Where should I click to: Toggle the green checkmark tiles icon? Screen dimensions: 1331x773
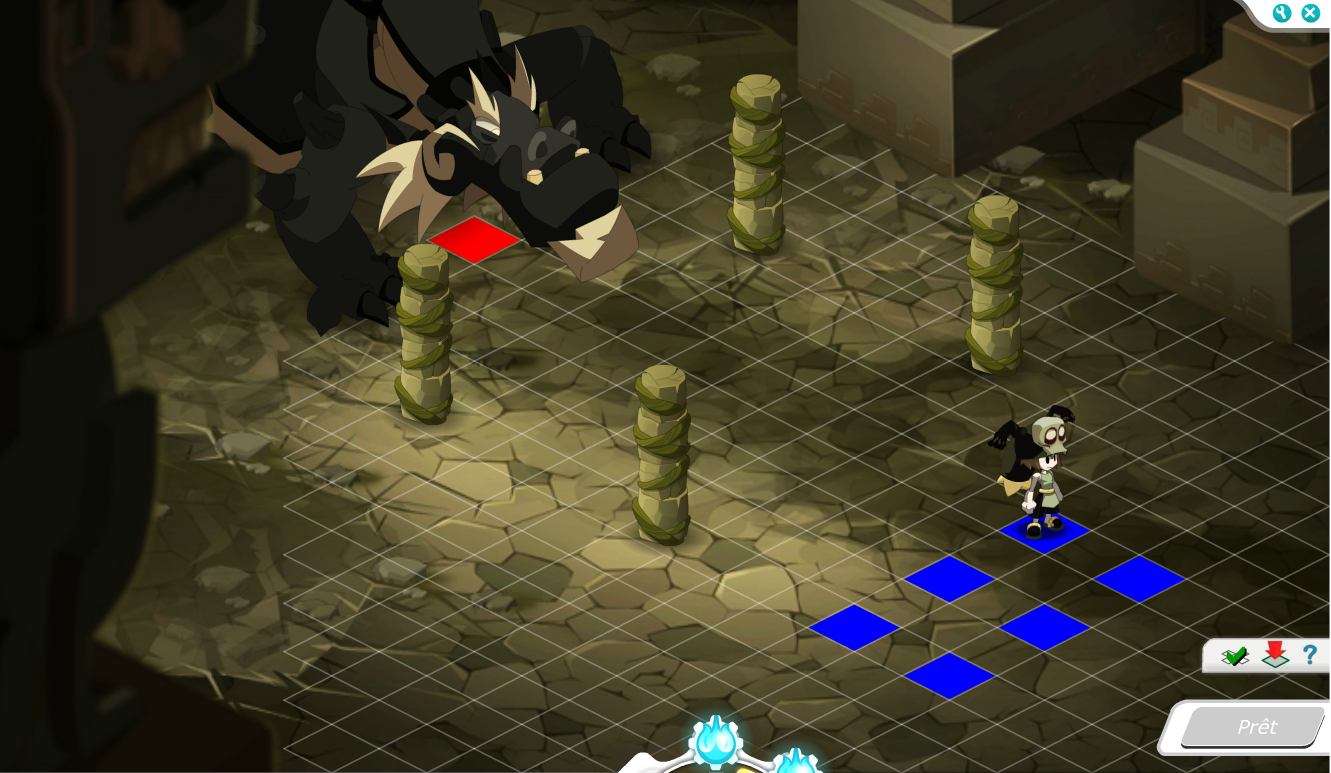click(x=1236, y=656)
